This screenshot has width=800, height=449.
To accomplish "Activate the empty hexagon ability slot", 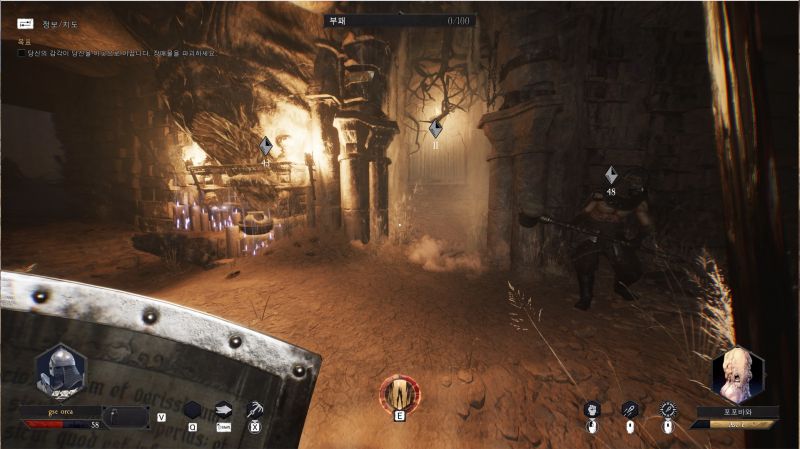I will 192,409.
